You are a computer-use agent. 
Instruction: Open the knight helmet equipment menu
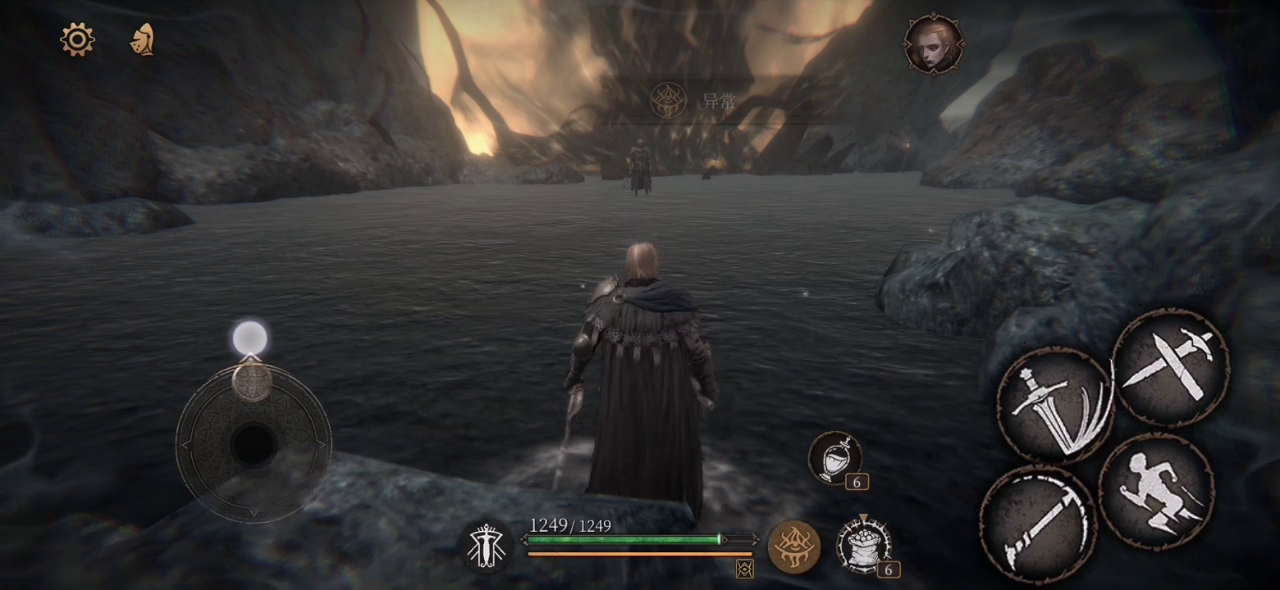(142, 39)
